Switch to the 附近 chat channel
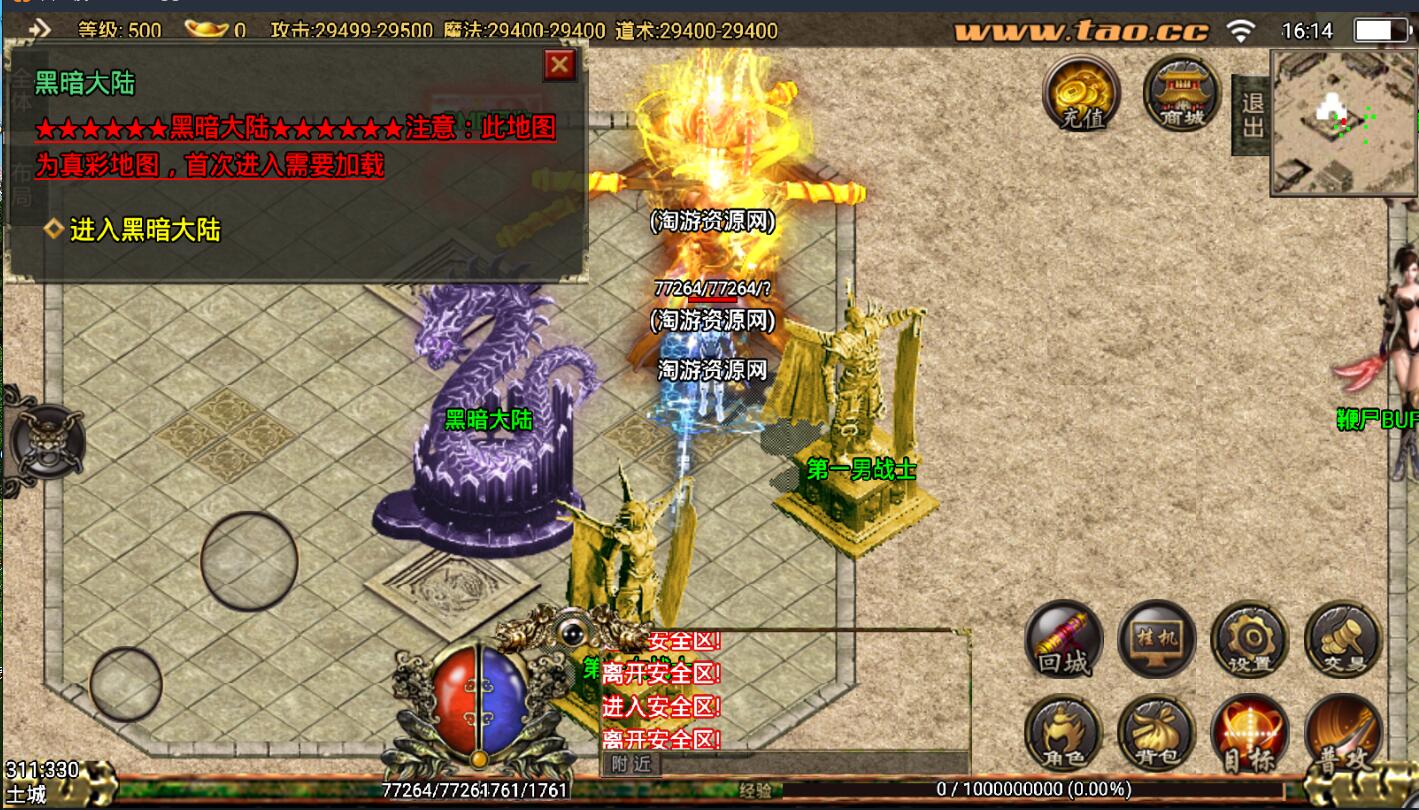Image resolution: width=1419 pixels, height=810 pixels. click(631, 764)
